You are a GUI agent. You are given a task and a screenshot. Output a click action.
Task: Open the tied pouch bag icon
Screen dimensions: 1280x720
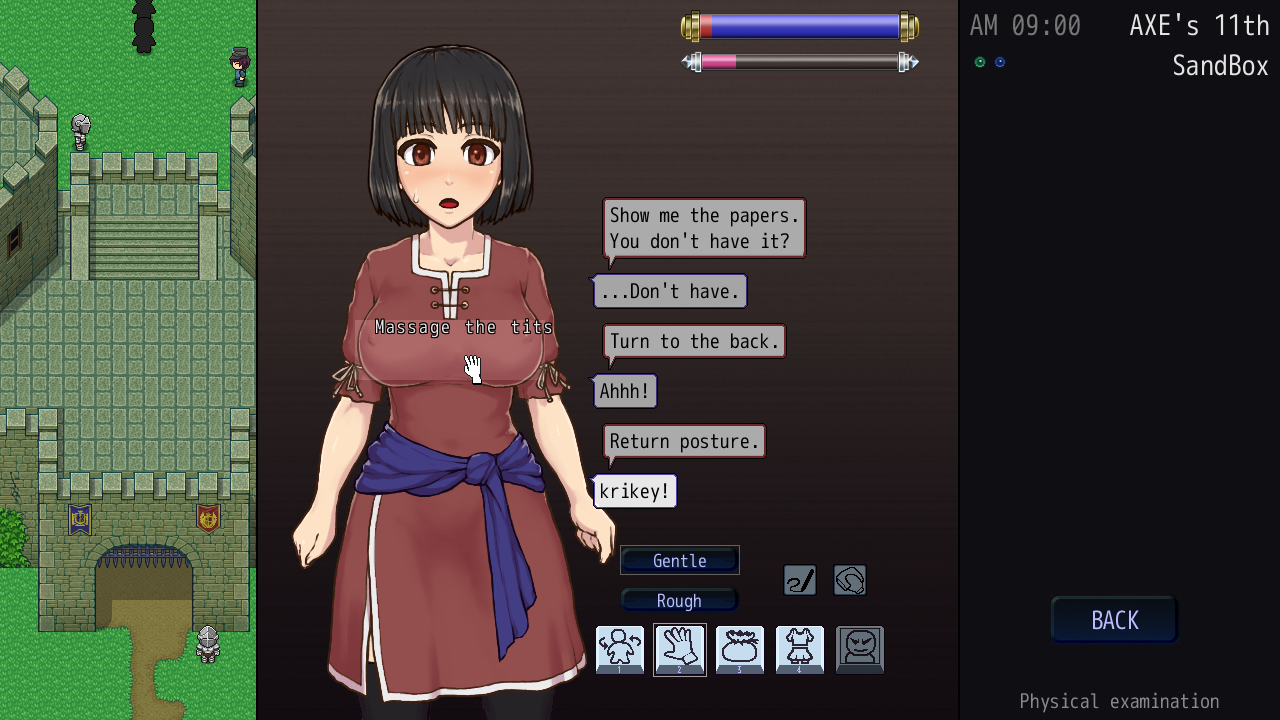(740, 650)
